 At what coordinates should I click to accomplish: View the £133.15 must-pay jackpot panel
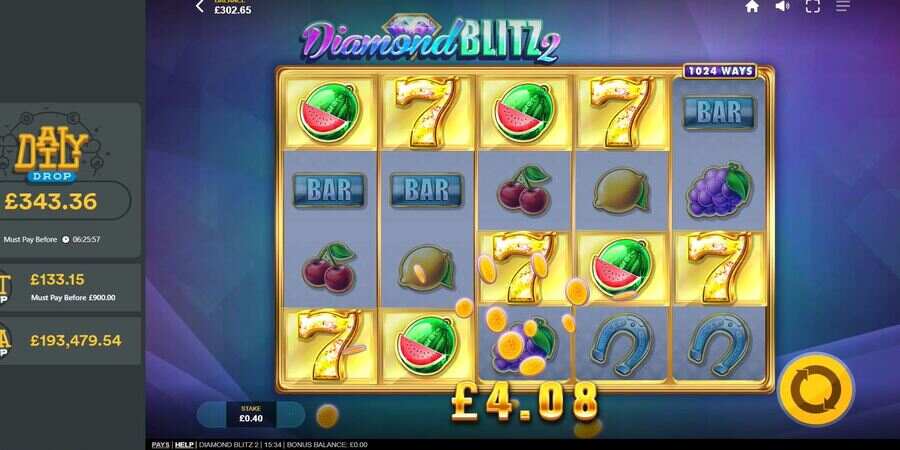click(72, 286)
